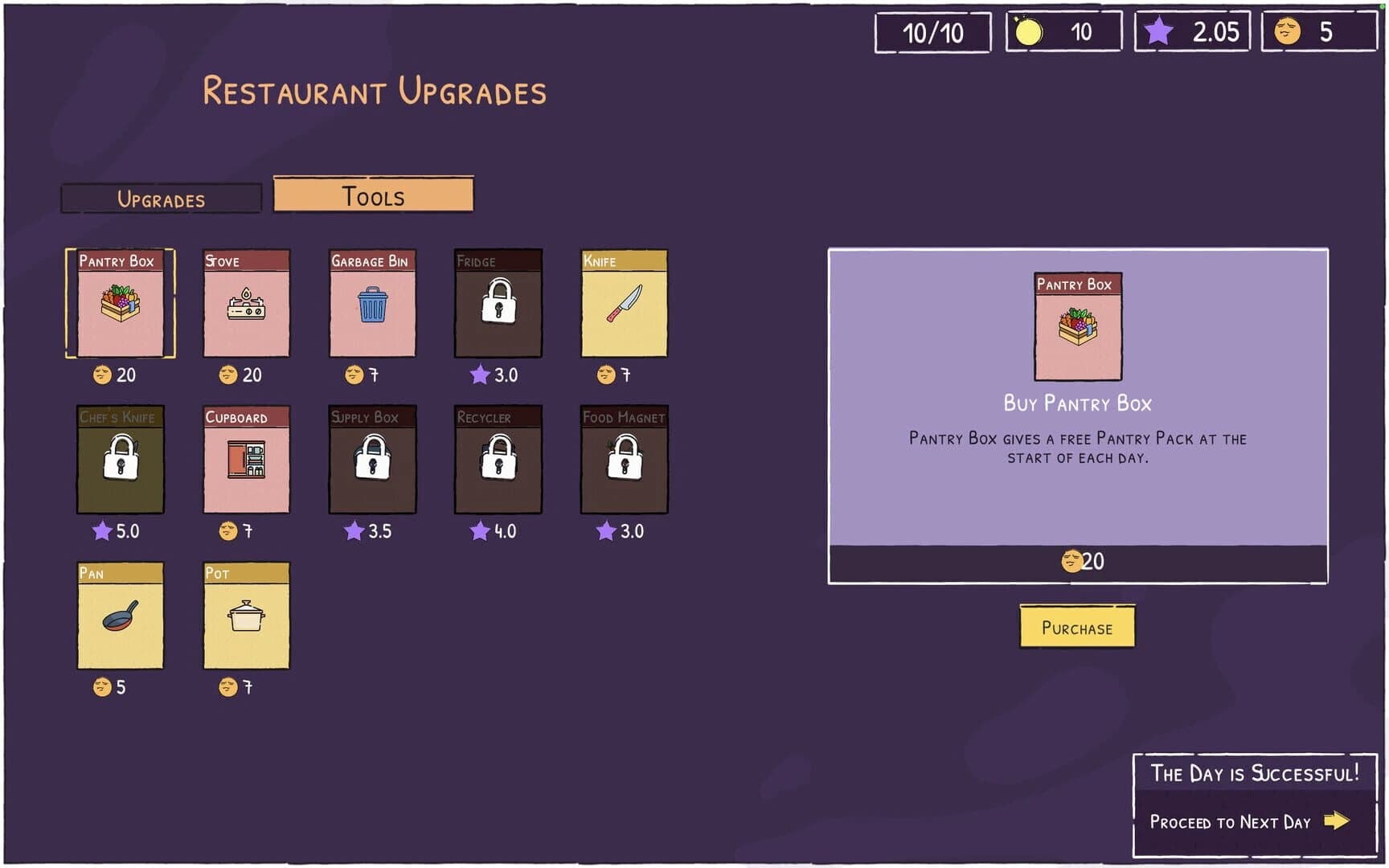
Task: Select the locked Supply Box tool
Action: pyautogui.click(x=371, y=462)
